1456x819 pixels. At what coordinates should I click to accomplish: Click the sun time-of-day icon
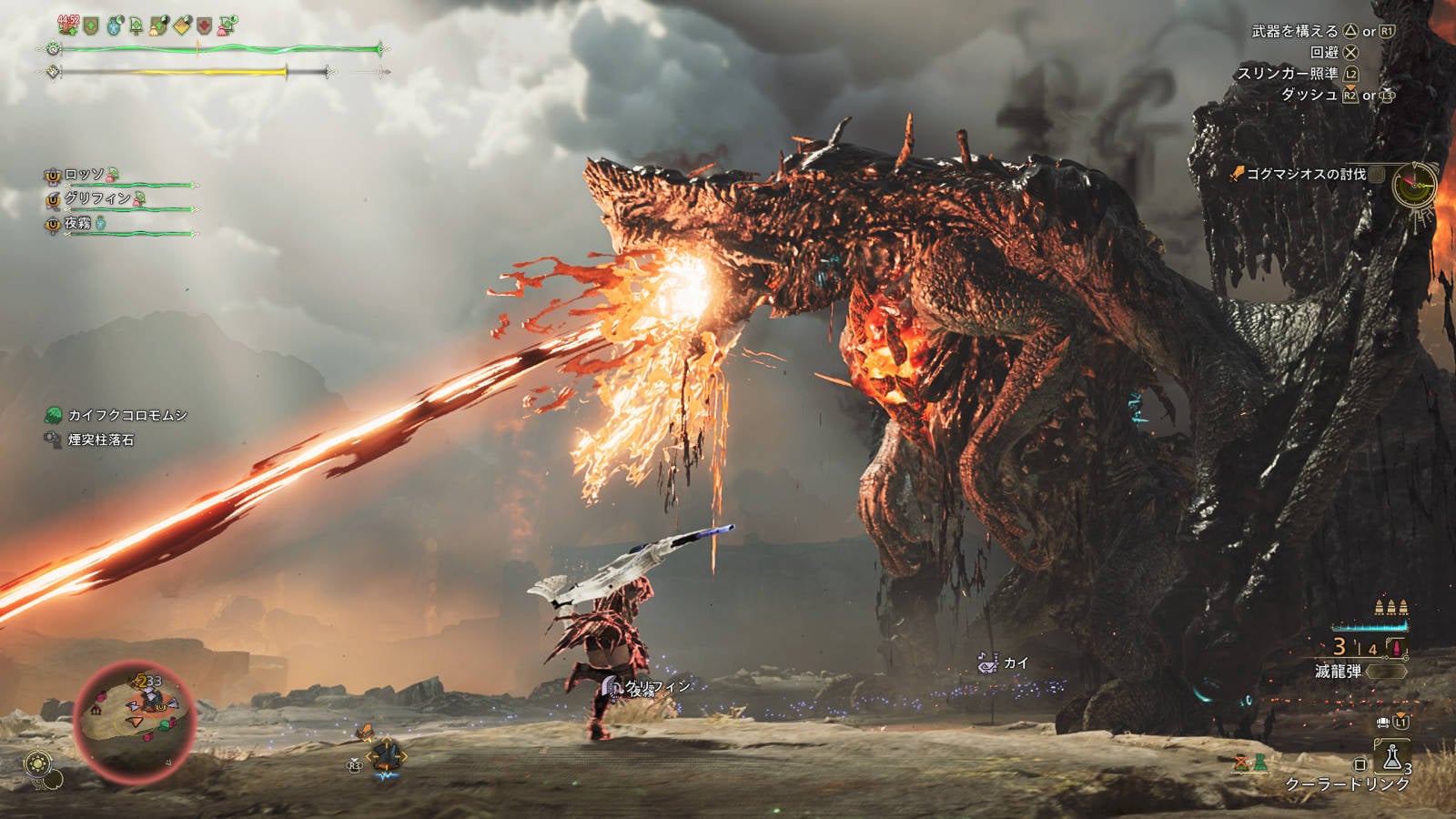(37, 763)
